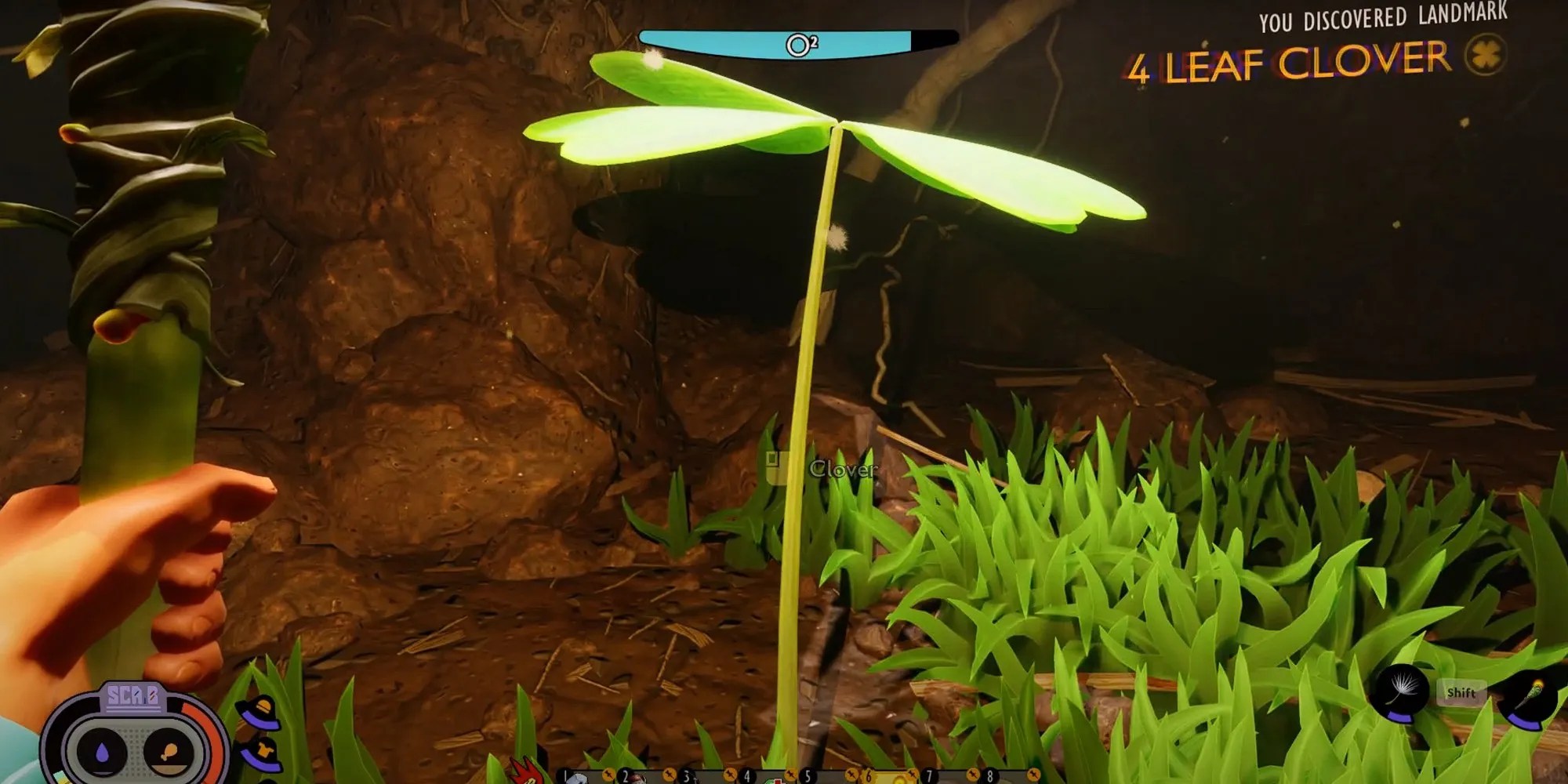This screenshot has height=784, width=1568.
Task: Toggle the pin on hotbar slot 1
Action: (x=608, y=776)
